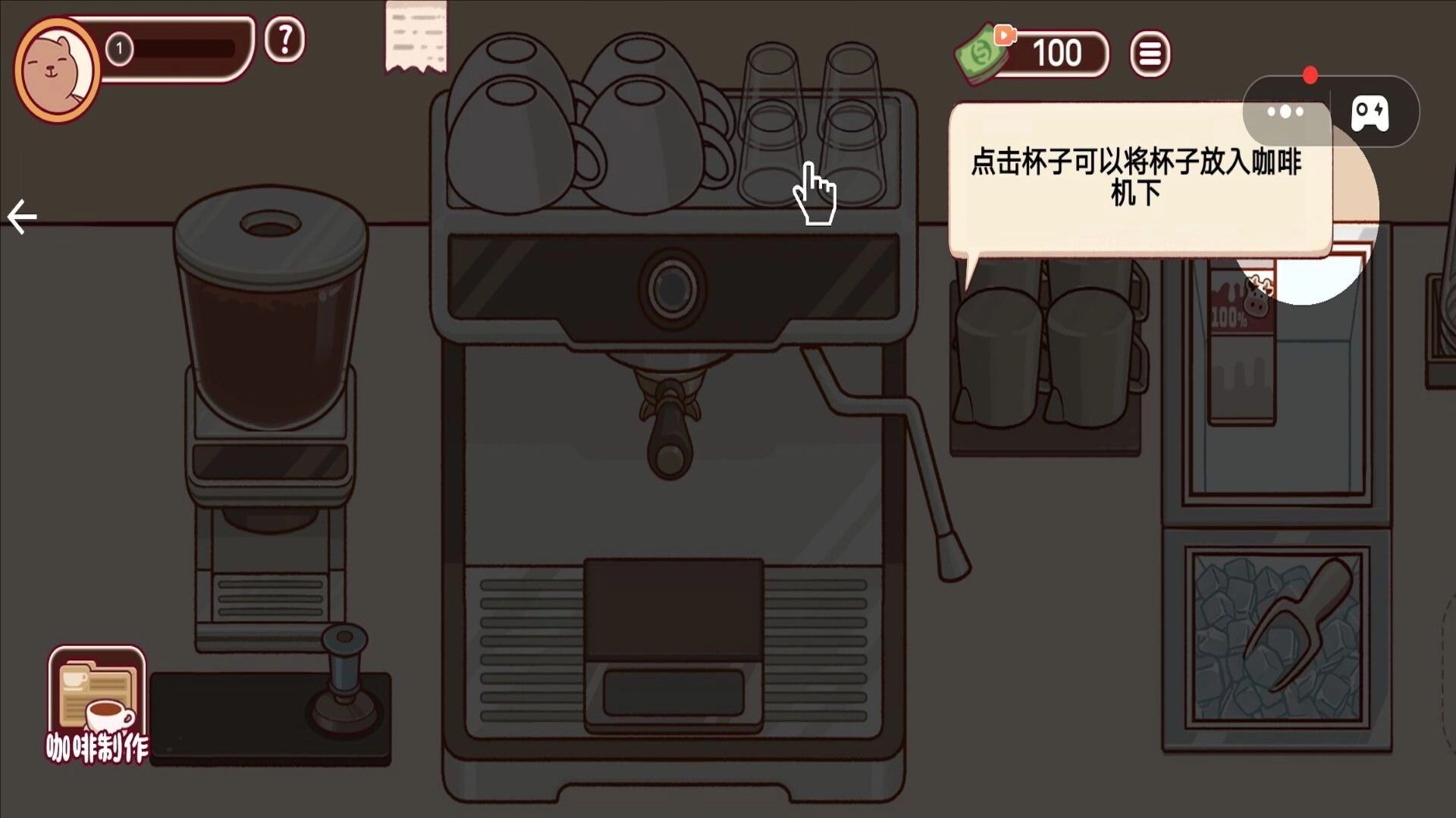The width and height of the screenshot is (1456, 818).
Task: Open the hamburger menu beside money counter
Action: click(x=1150, y=53)
